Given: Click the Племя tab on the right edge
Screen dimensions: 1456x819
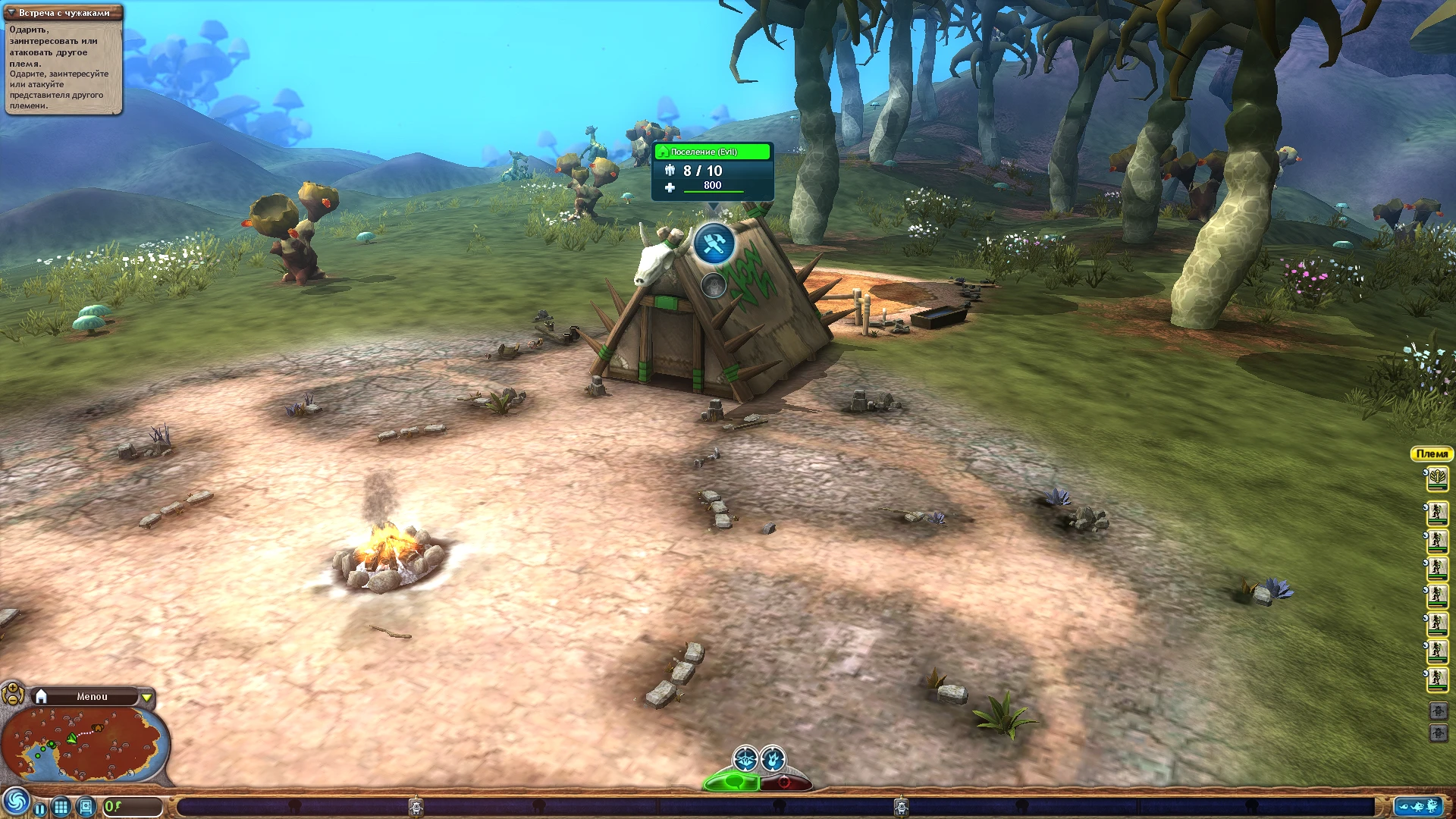Looking at the screenshot, I should click(x=1433, y=454).
